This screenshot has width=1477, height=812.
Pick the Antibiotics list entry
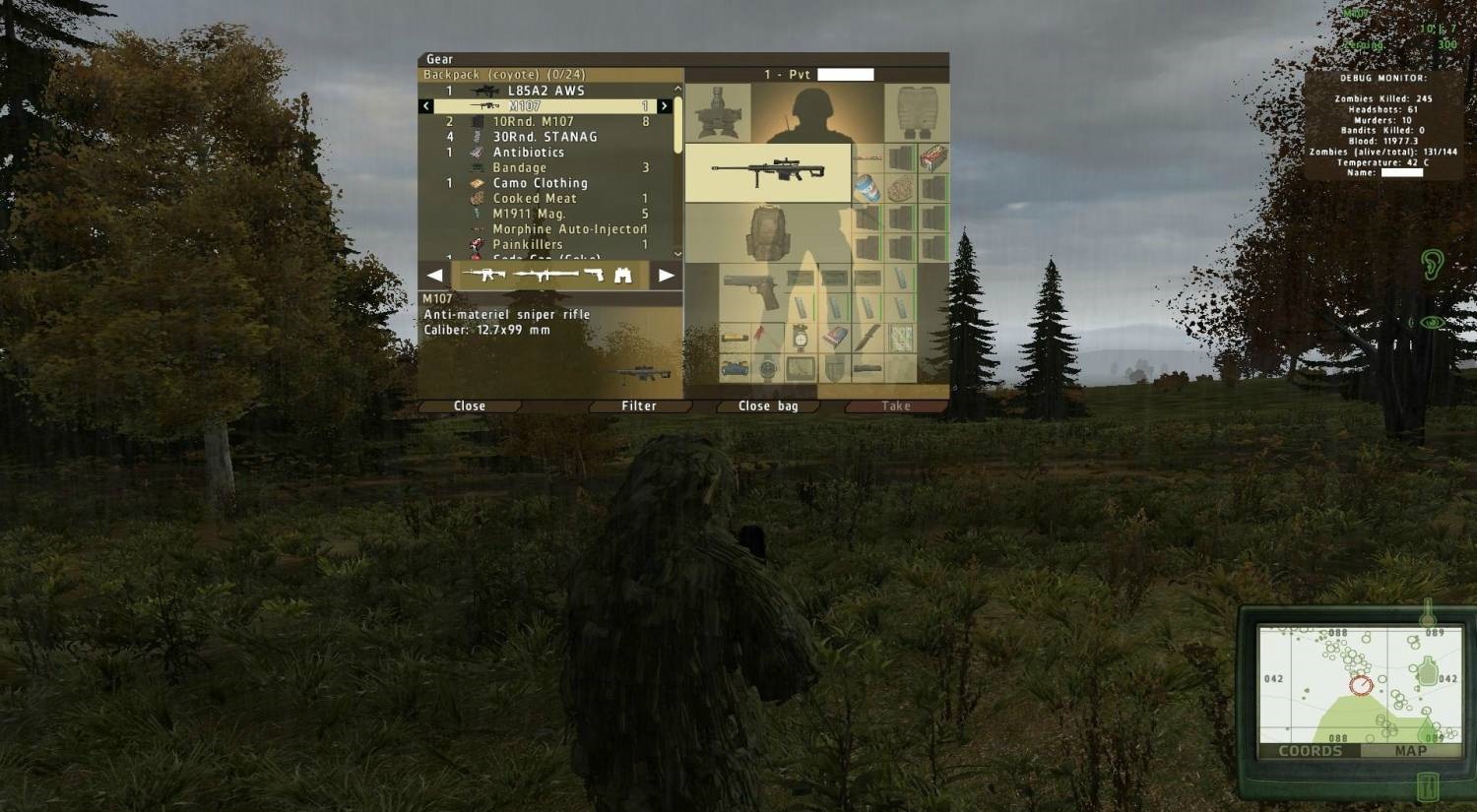[x=529, y=153]
